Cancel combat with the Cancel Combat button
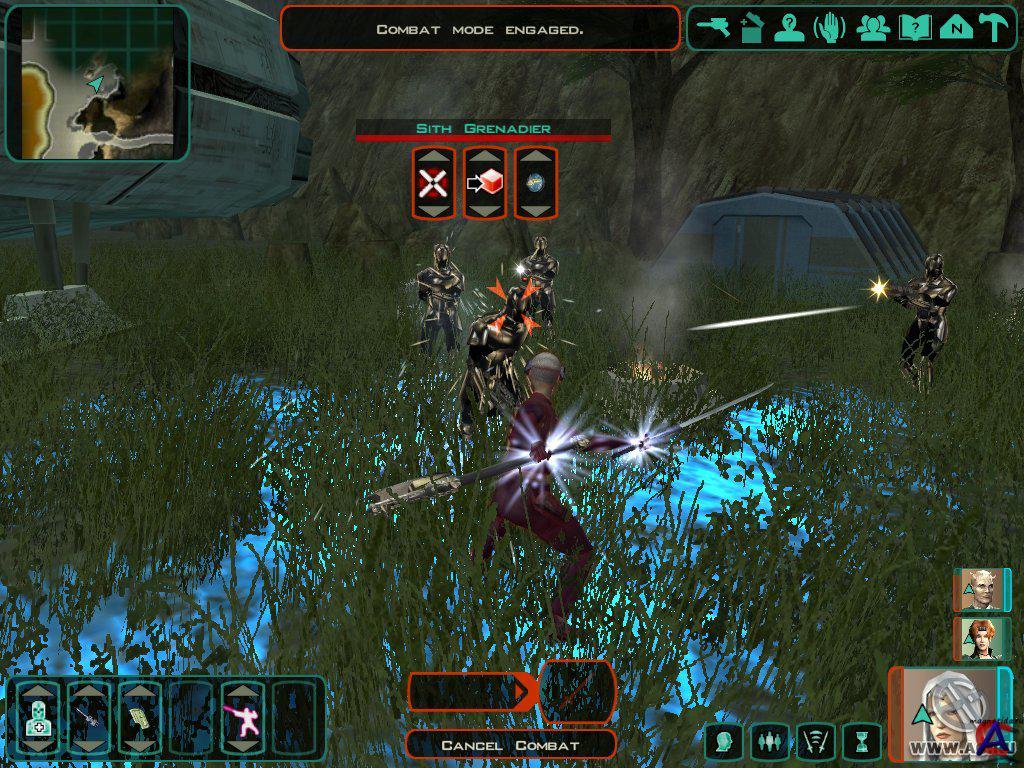The width and height of the screenshot is (1024, 768). (511, 745)
